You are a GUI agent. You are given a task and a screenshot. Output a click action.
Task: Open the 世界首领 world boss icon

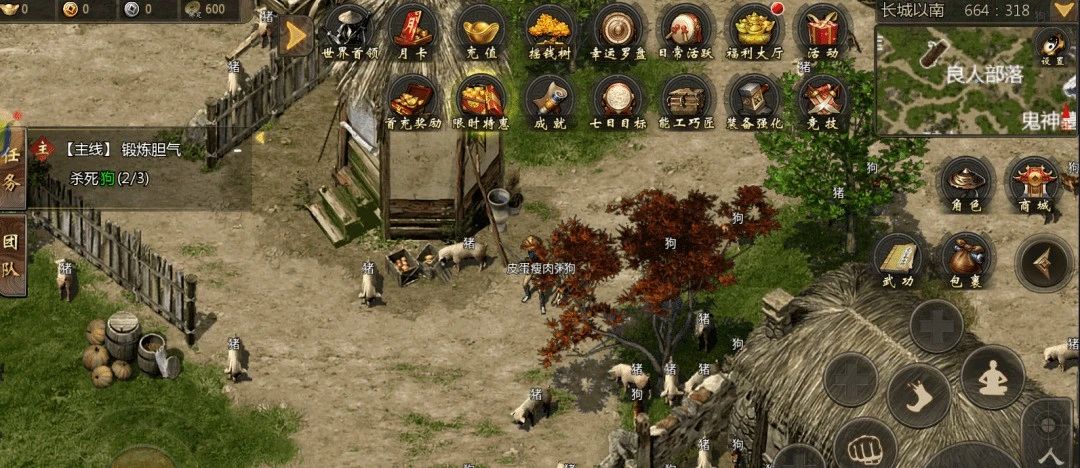coord(350,31)
